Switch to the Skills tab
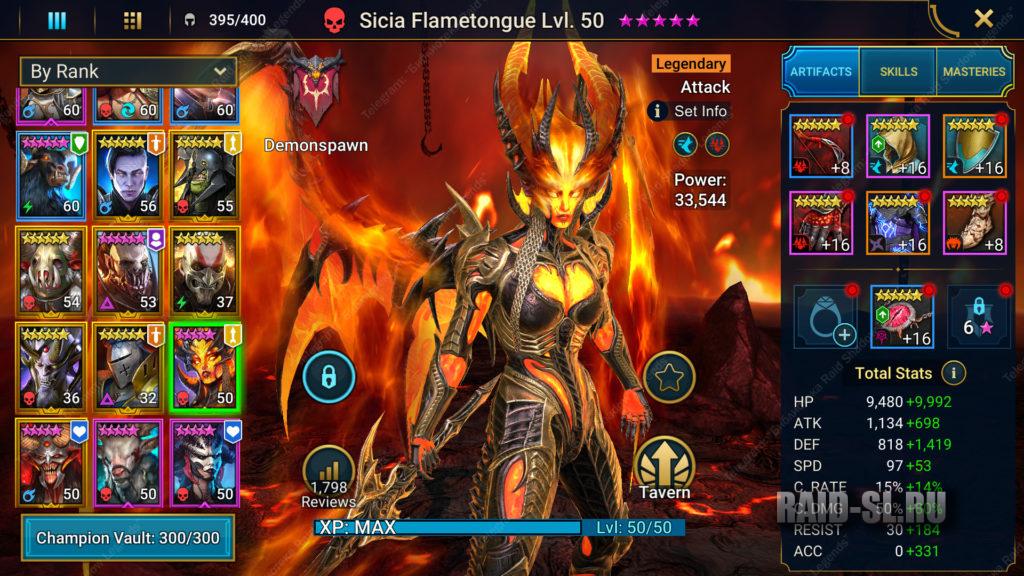1024x576 pixels. [898, 72]
